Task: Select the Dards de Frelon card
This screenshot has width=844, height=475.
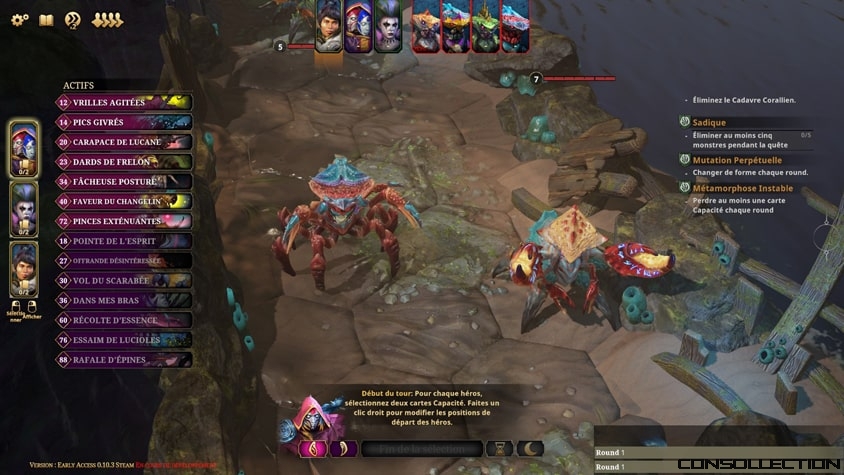Action: tap(124, 162)
